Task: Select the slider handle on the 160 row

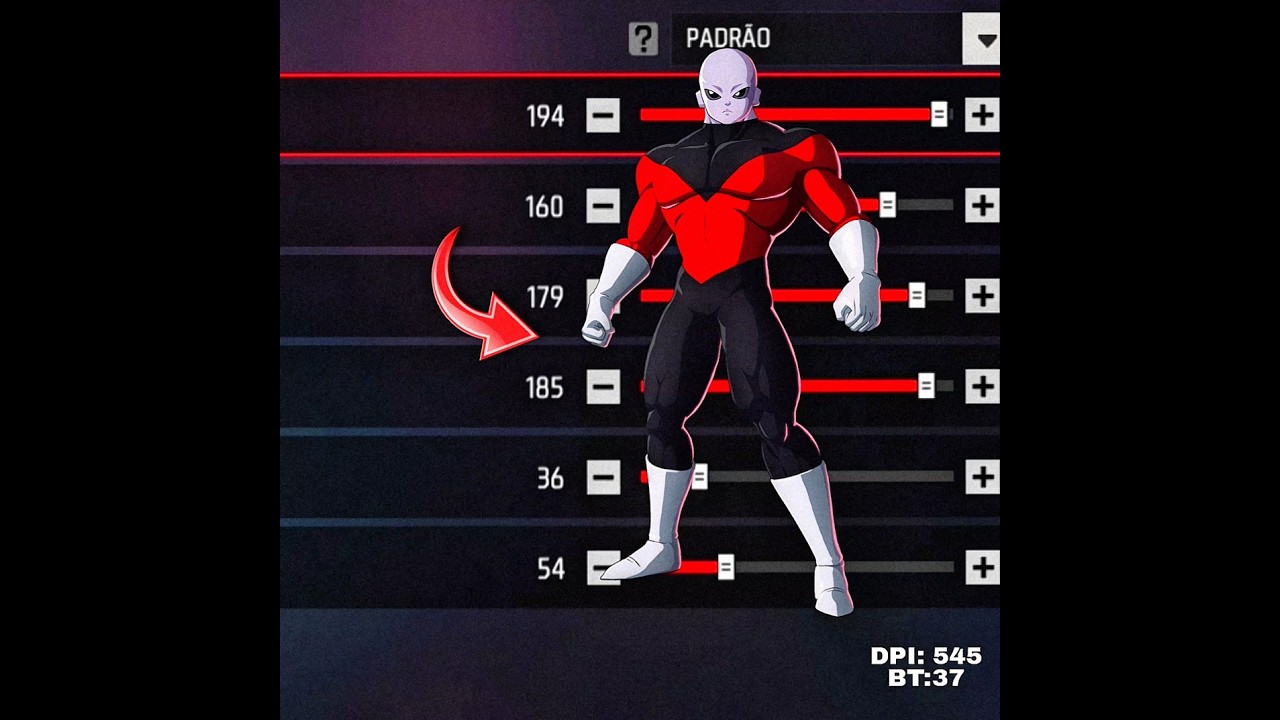Action: point(887,206)
